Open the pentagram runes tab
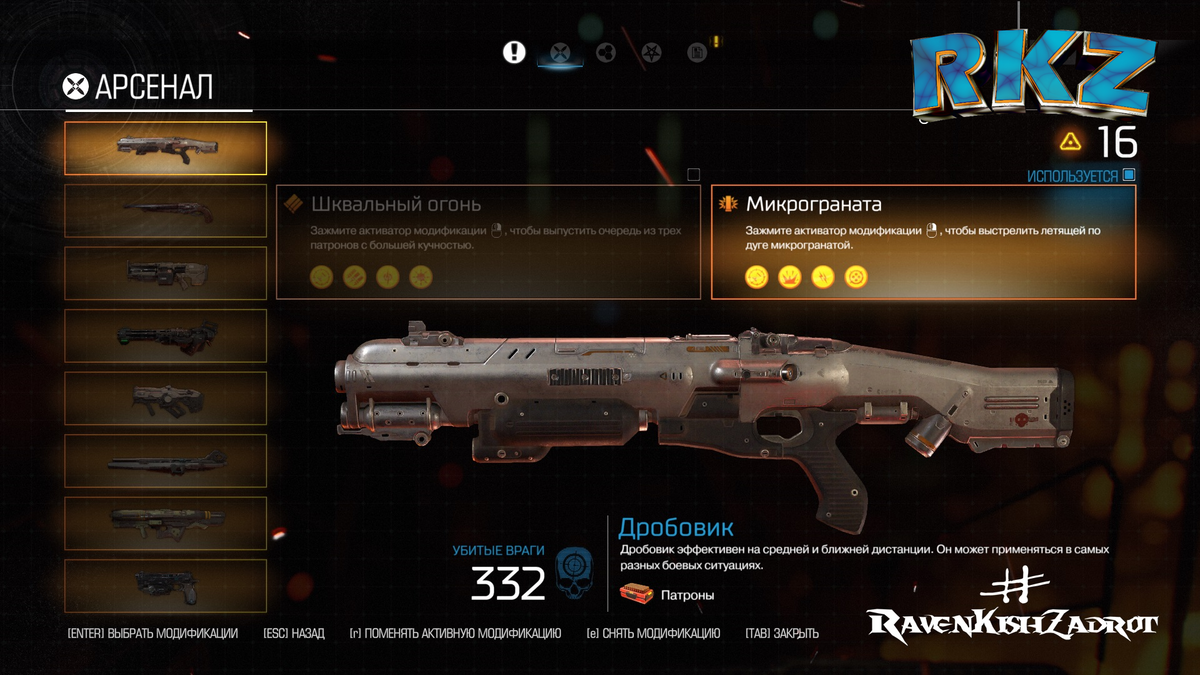Viewport: 1200px width, 675px height. pos(651,52)
